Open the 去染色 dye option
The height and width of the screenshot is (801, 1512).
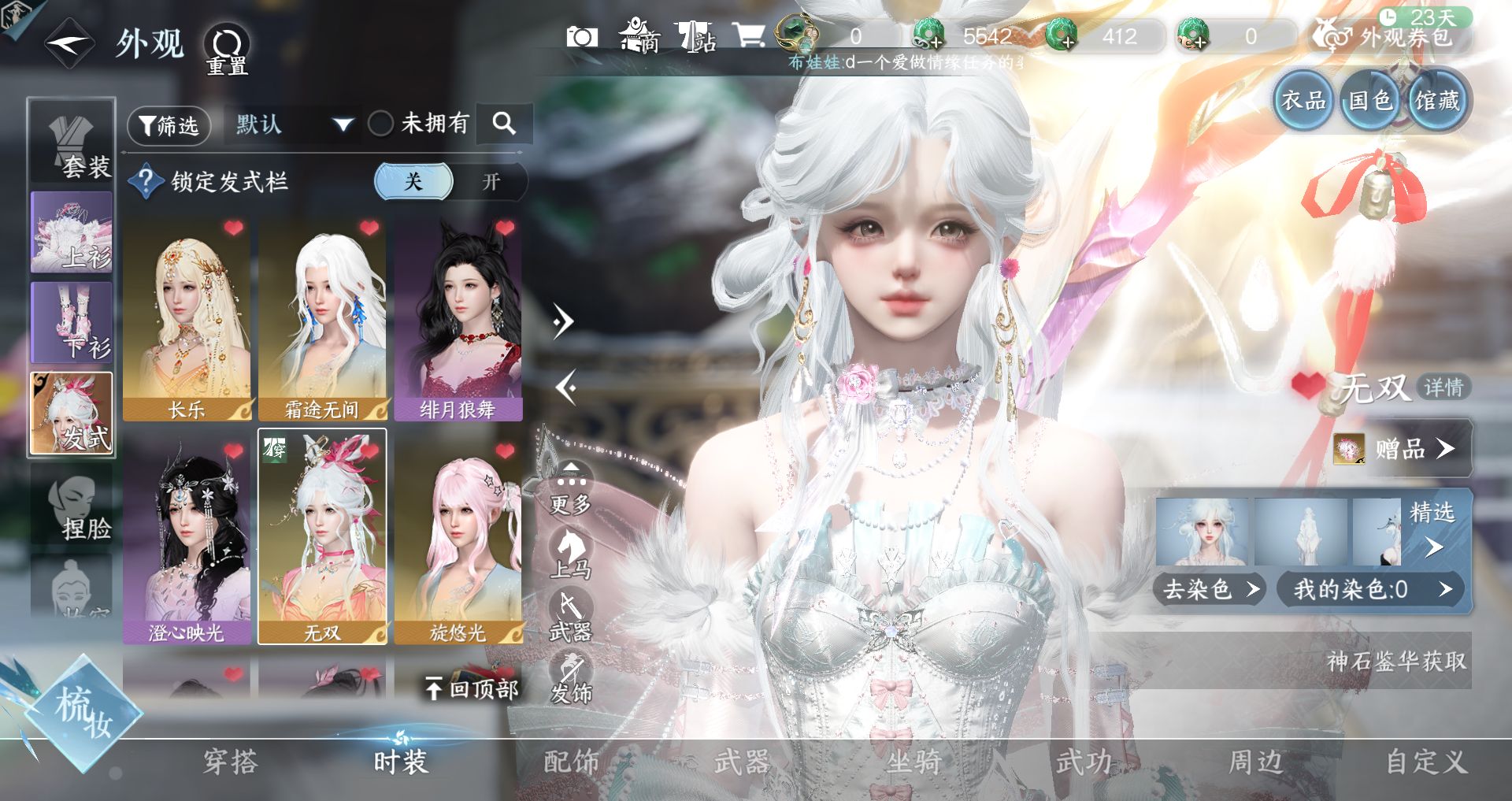coord(1209,589)
